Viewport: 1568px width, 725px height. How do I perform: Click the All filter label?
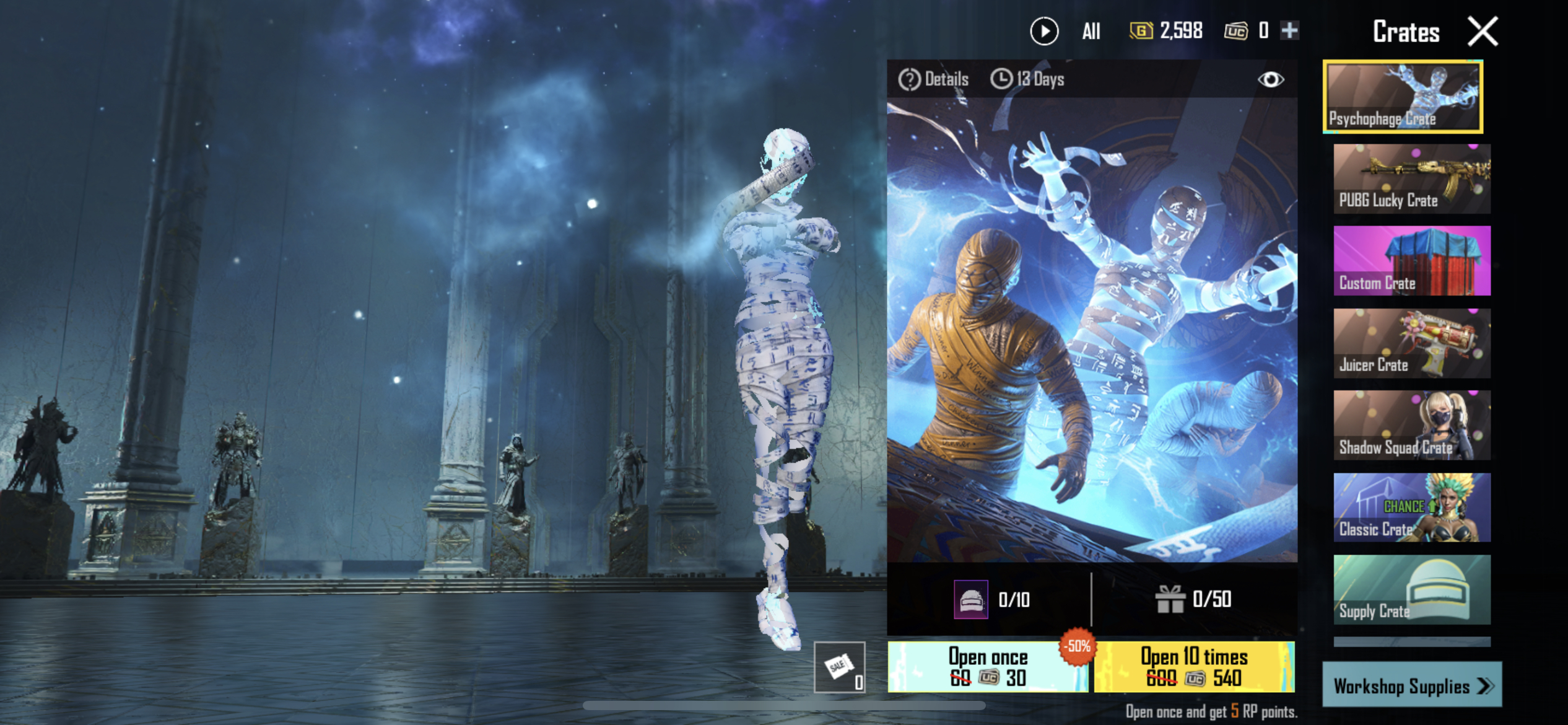pyautogui.click(x=1091, y=31)
